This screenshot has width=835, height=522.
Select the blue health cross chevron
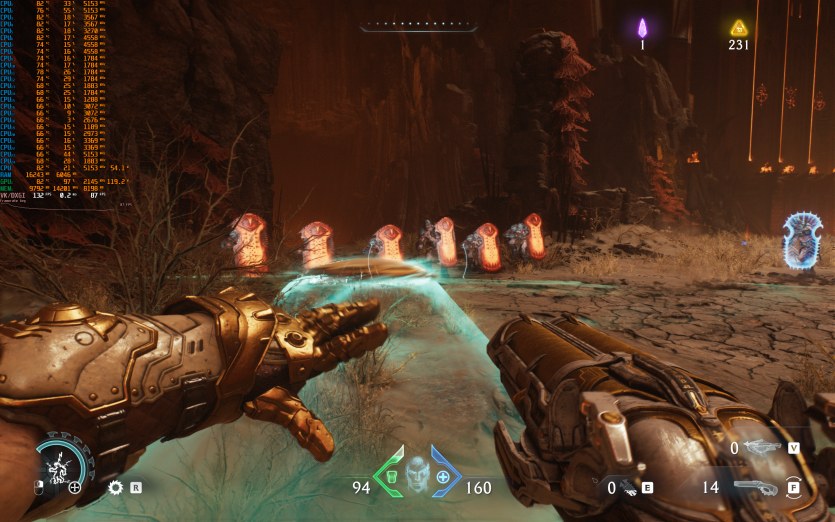444,472
